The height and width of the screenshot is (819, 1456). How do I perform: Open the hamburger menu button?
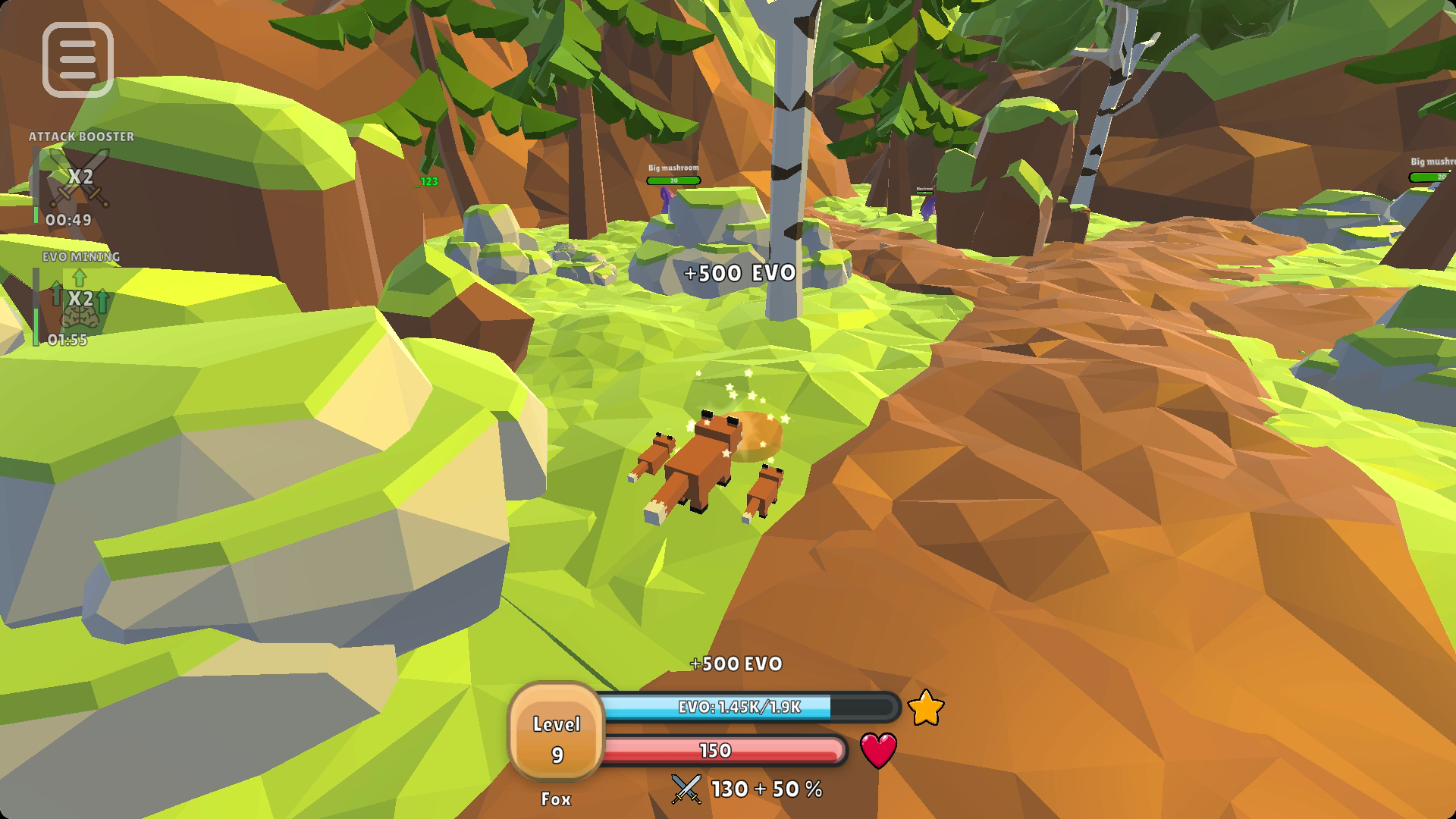(78, 60)
